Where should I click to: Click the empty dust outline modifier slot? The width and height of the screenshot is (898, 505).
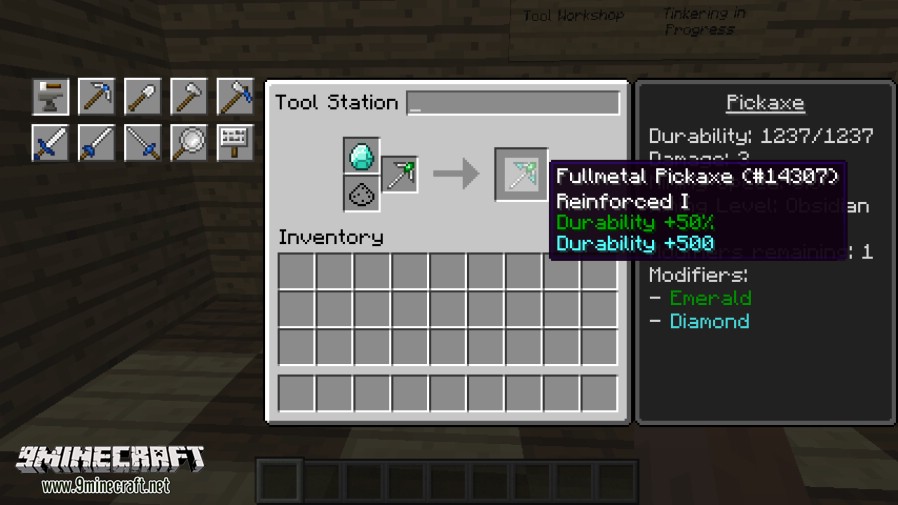point(361,194)
